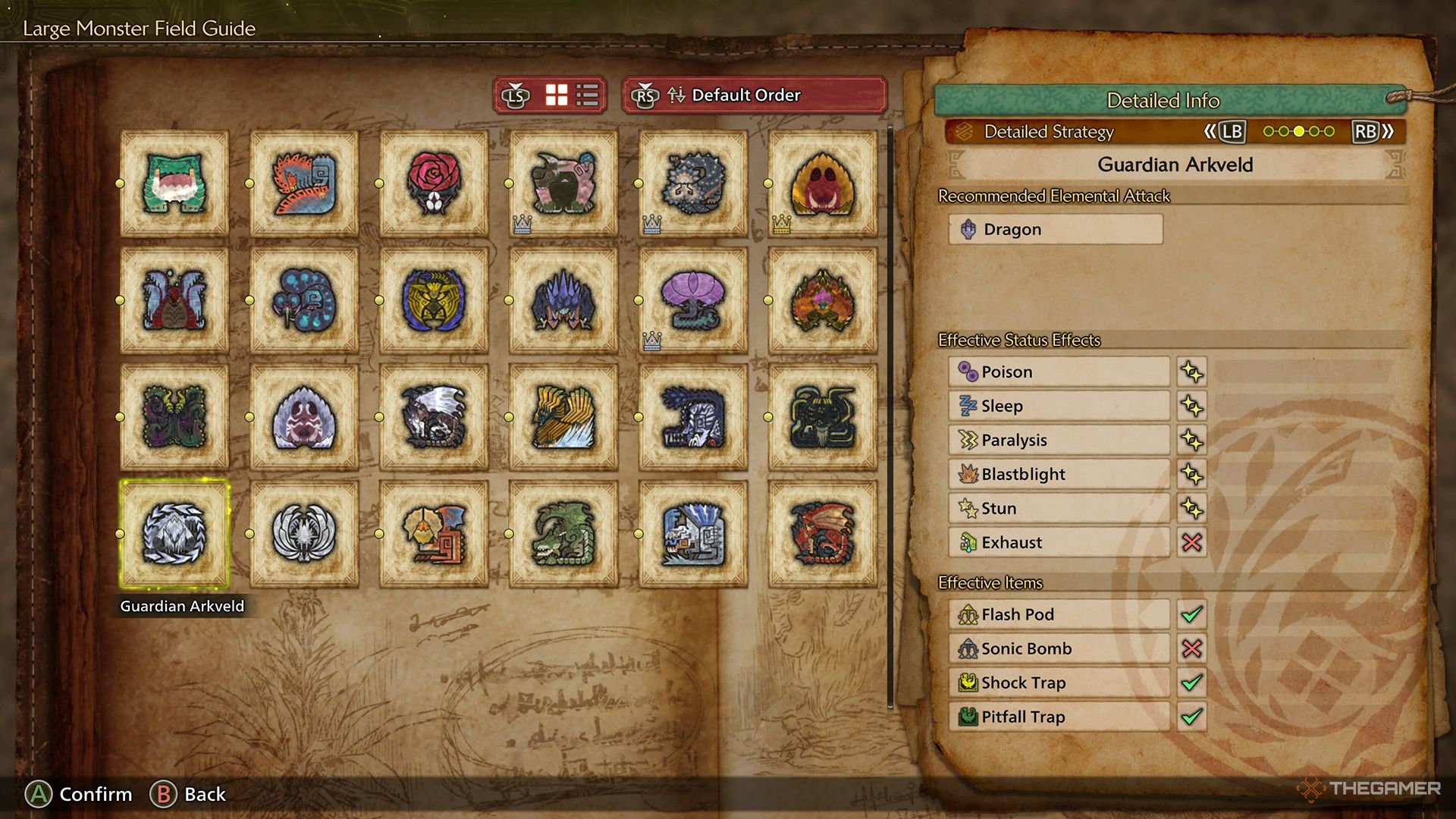
Task: Switch to list view layout
Action: [x=588, y=96]
